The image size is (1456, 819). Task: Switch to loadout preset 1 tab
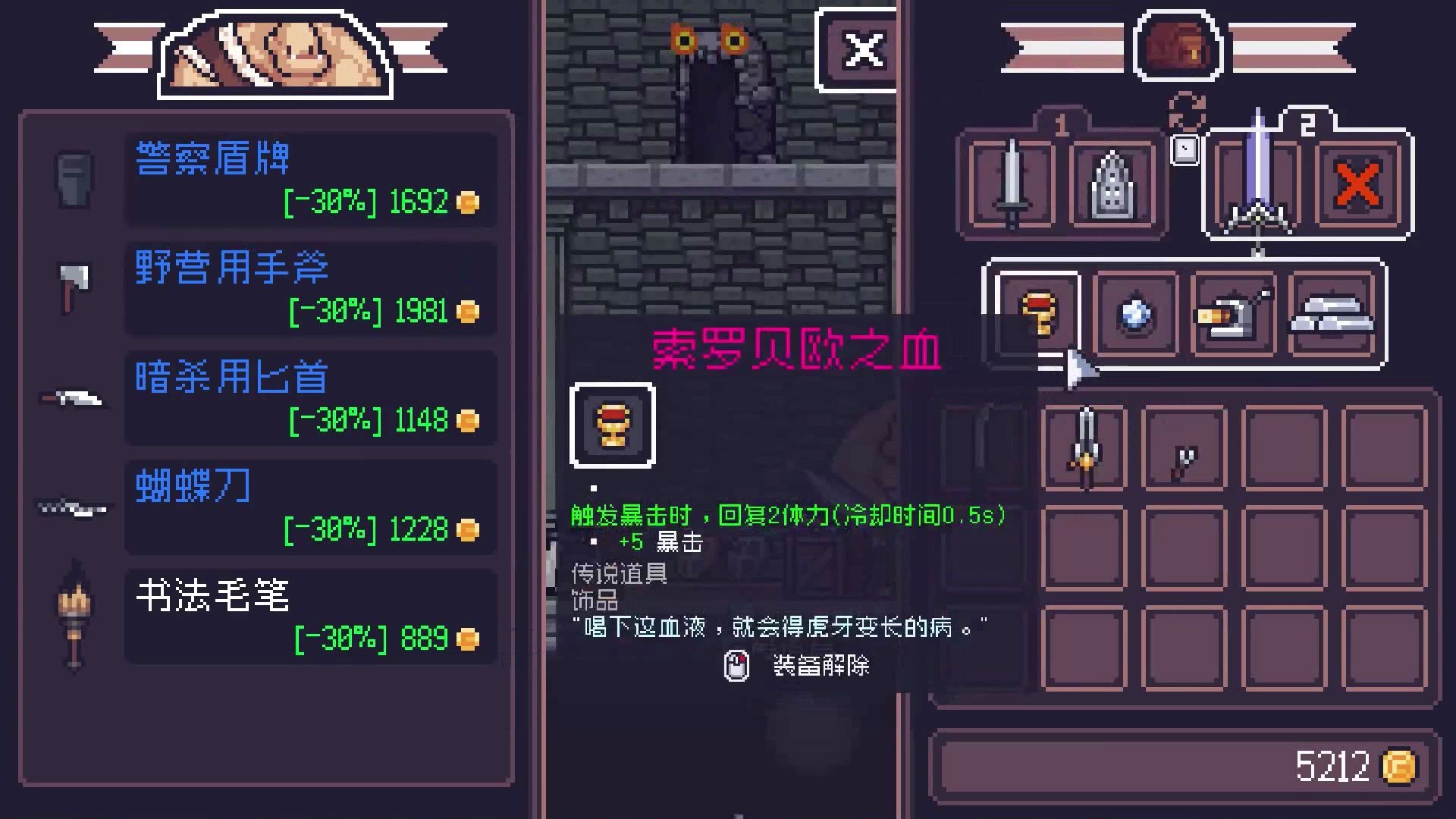click(1060, 121)
